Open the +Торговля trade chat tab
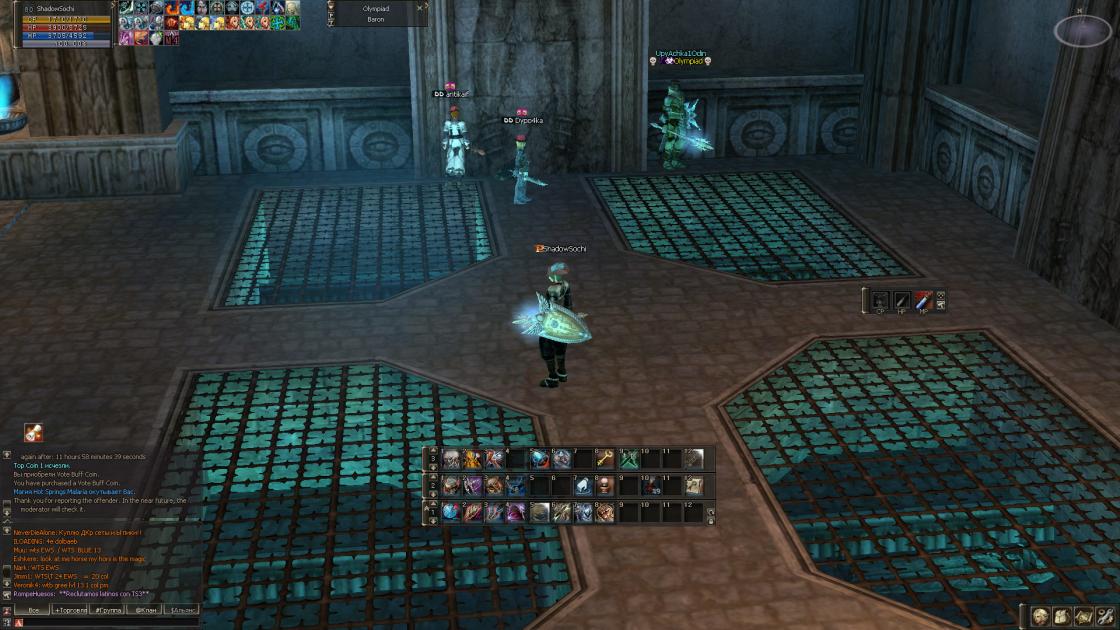The height and width of the screenshot is (630, 1120). click(70, 609)
